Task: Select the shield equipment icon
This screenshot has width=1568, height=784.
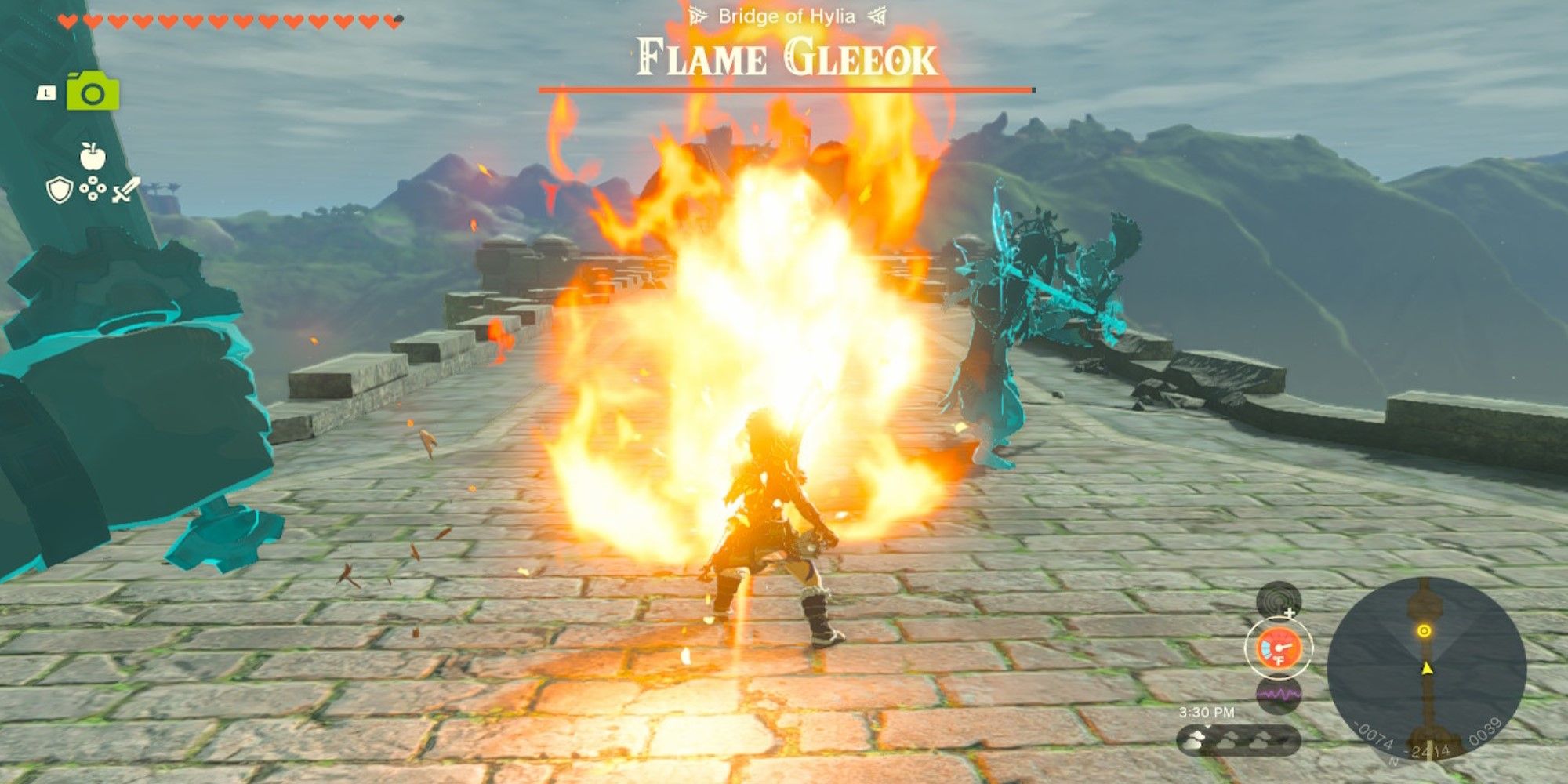Action: tap(59, 191)
